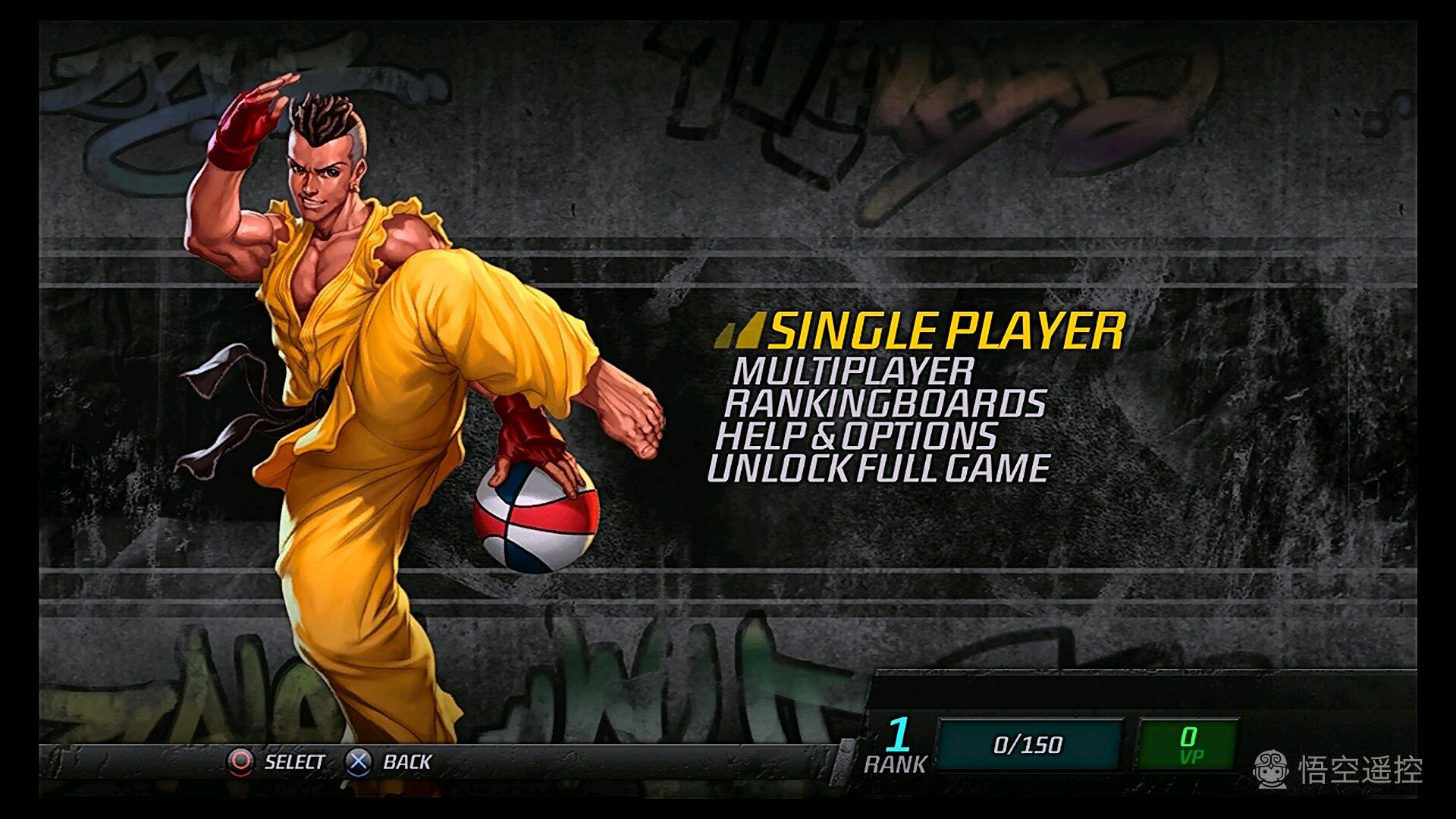
Task: View the Rankingboards
Action: pyautogui.click(x=885, y=403)
